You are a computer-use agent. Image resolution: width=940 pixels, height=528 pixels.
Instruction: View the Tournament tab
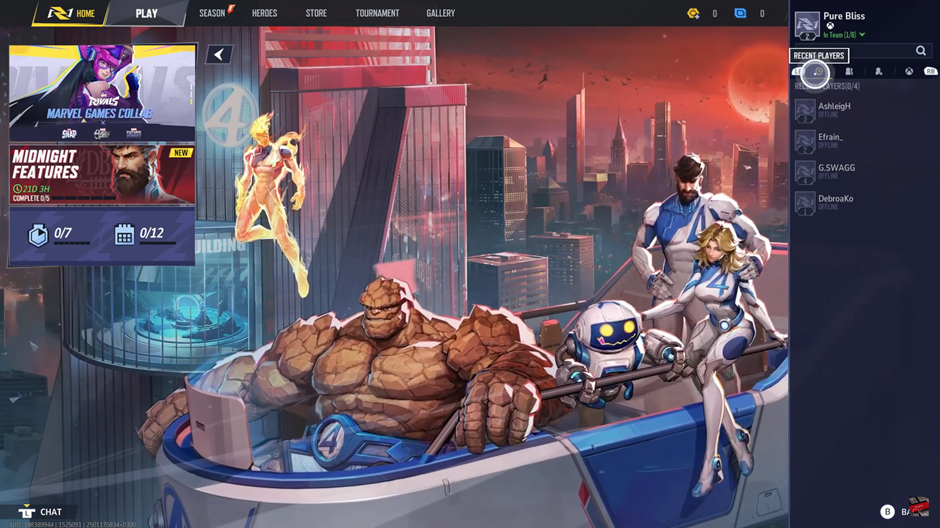coord(377,14)
